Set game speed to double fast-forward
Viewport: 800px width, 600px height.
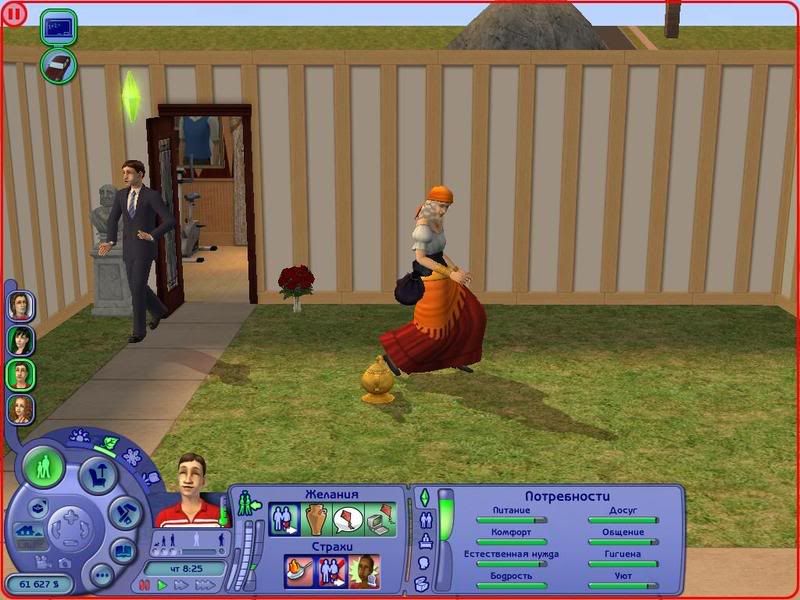click(x=180, y=585)
